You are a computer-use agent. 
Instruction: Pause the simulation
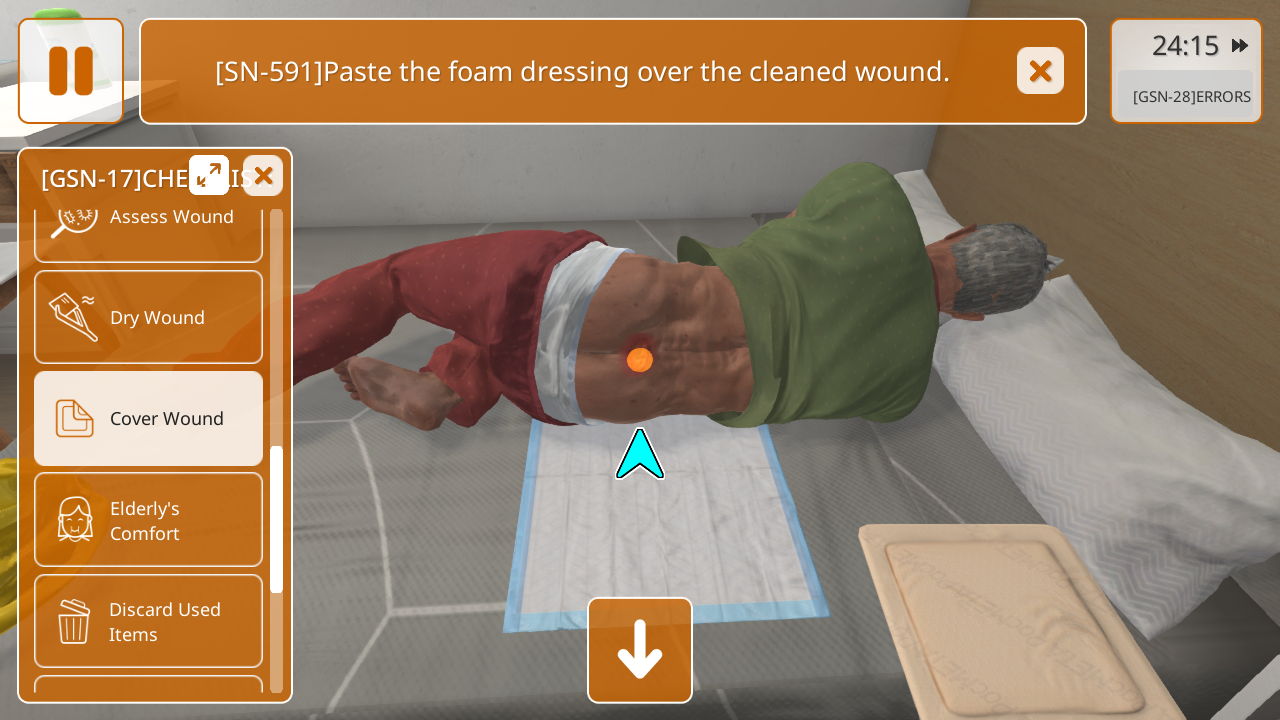[x=71, y=71]
